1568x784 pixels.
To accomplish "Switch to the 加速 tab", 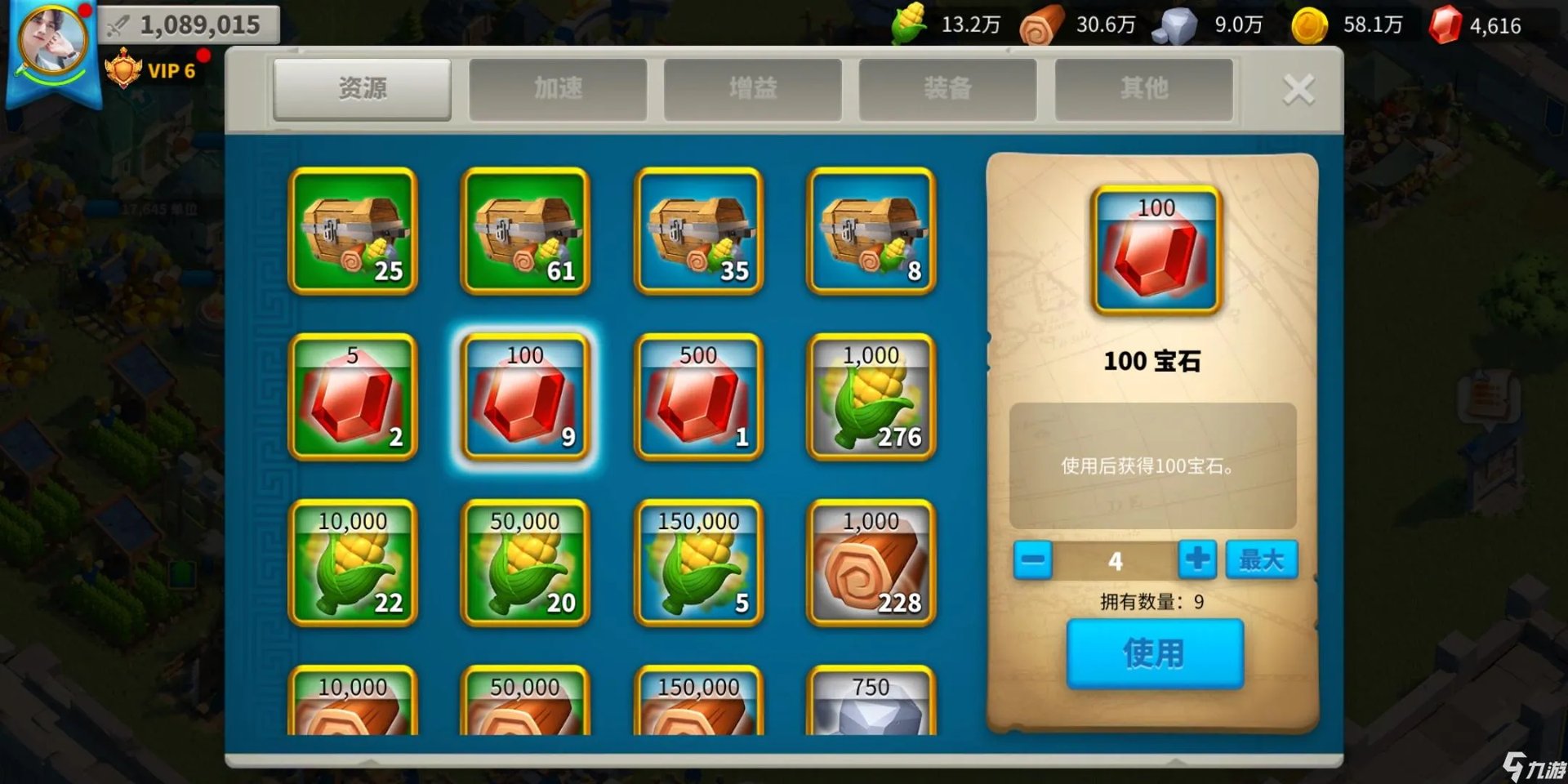I will (x=558, y=88).
